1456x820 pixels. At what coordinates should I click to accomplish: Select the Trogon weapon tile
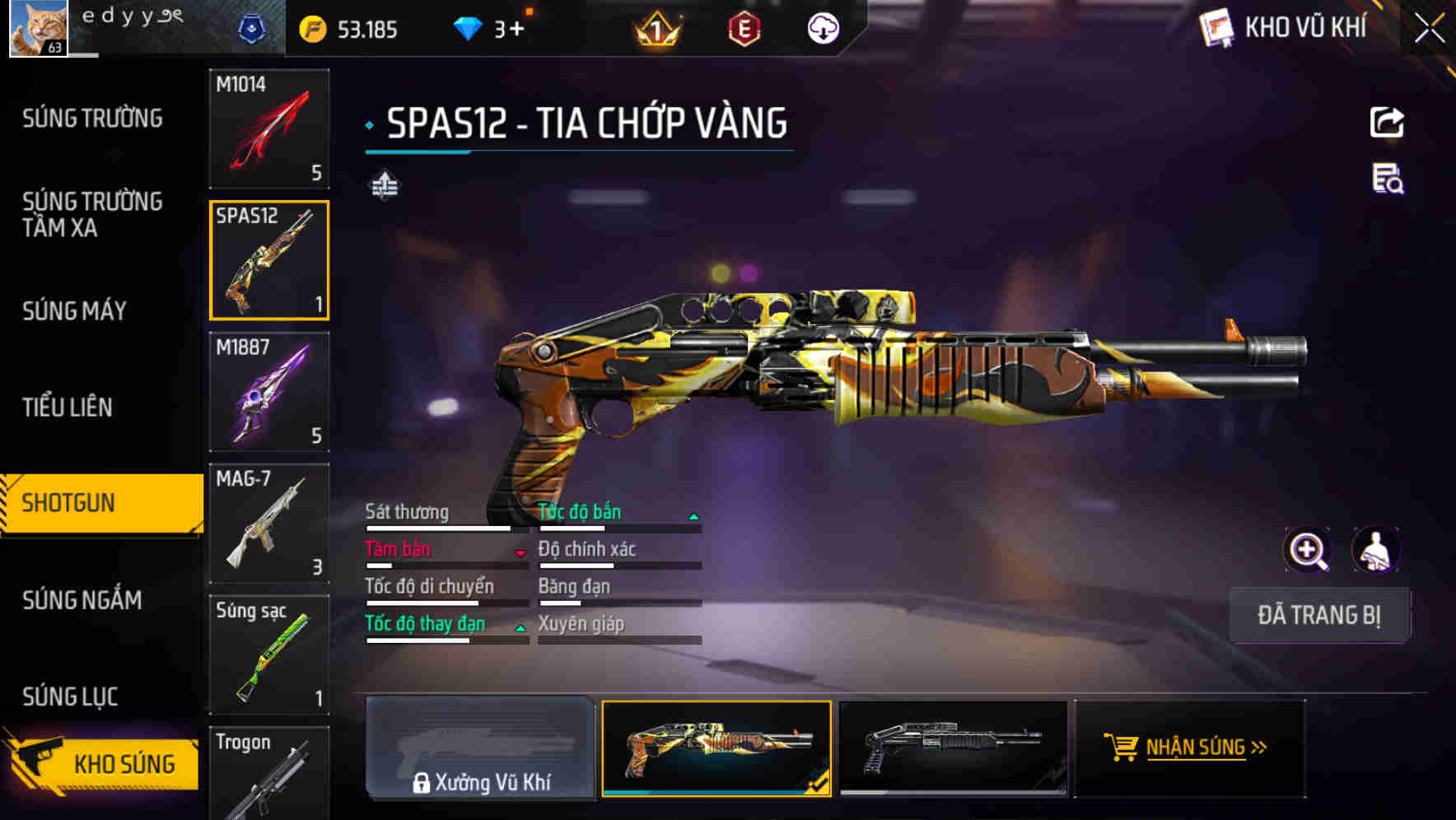tap(269, 774)
